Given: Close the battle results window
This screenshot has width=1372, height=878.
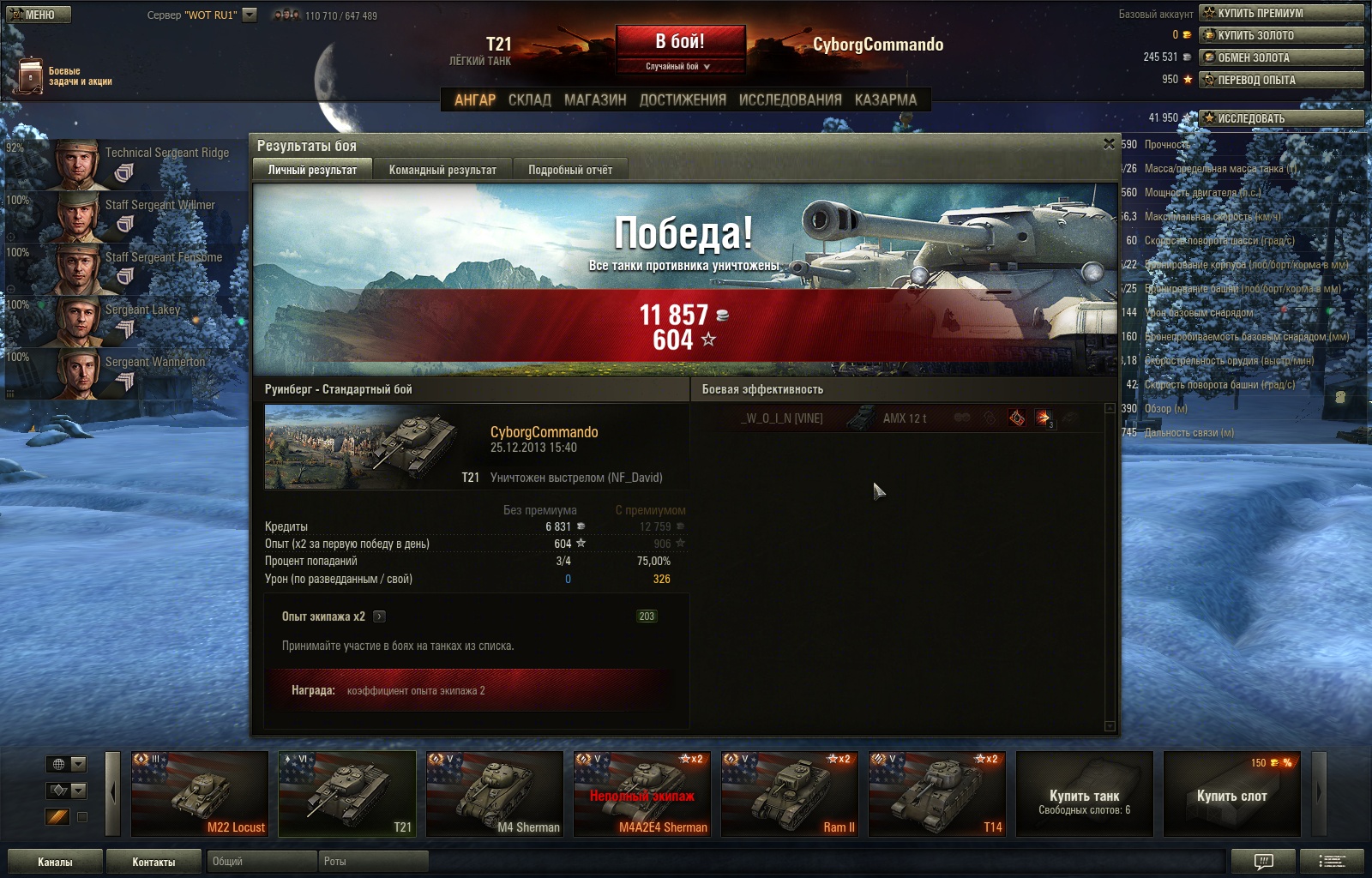Looking at the screenshot, I should point(1109,144).
